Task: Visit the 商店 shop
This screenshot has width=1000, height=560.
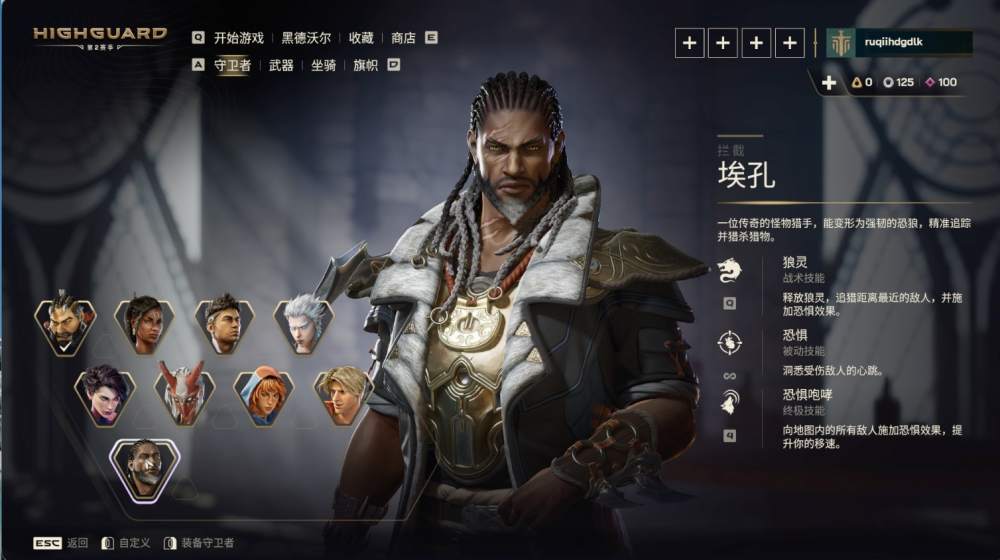Action: click(x=403, y=38)
